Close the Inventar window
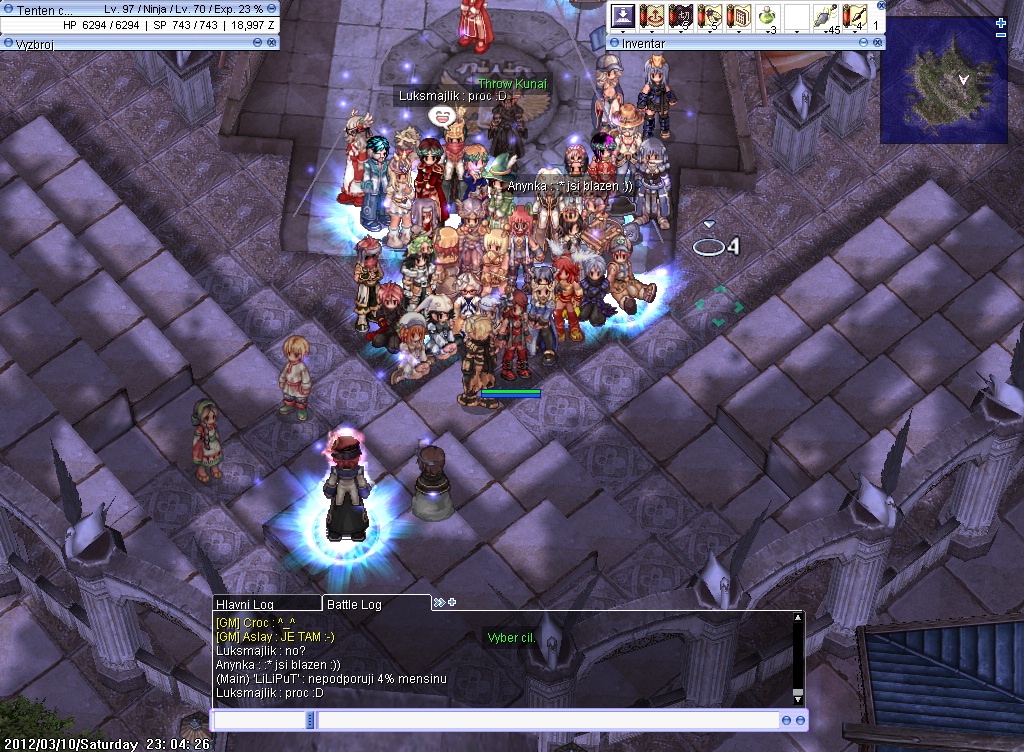The image size is (1024, 752). (x=877, y=44)
